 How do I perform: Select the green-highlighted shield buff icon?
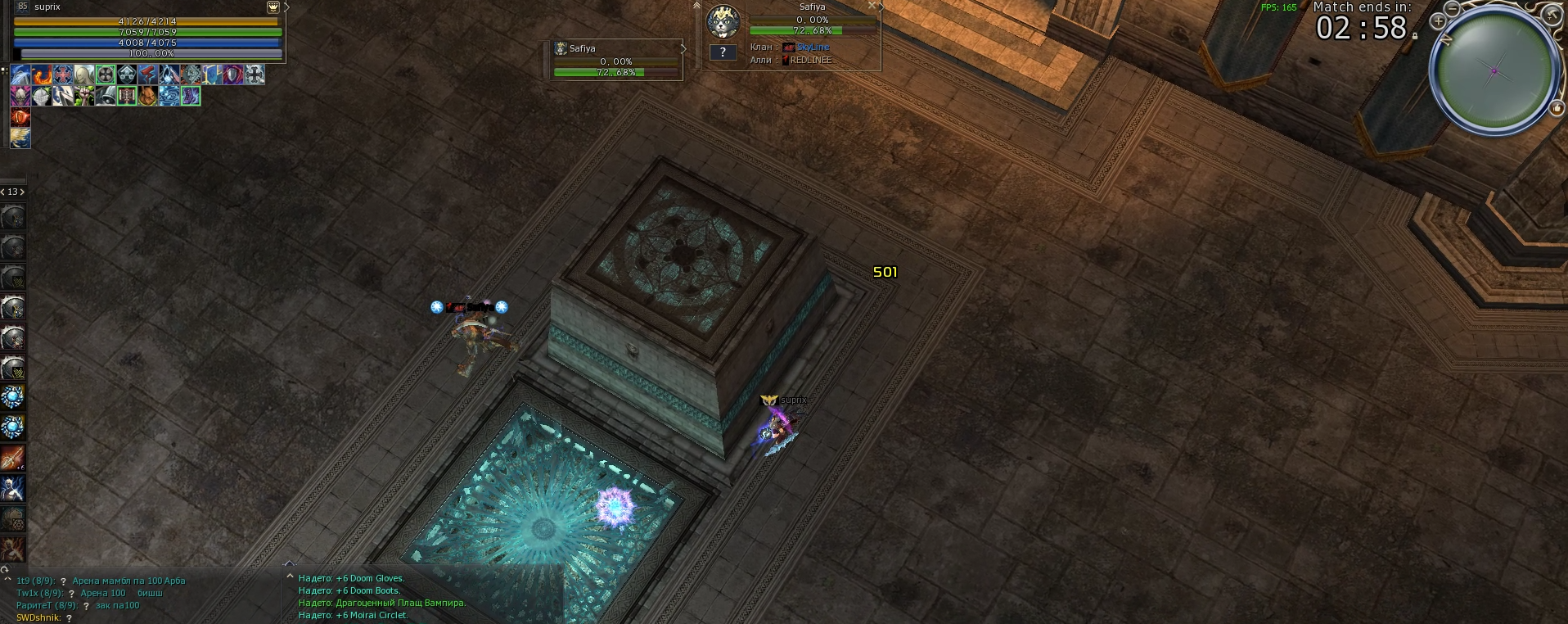[x=106, y=75]
